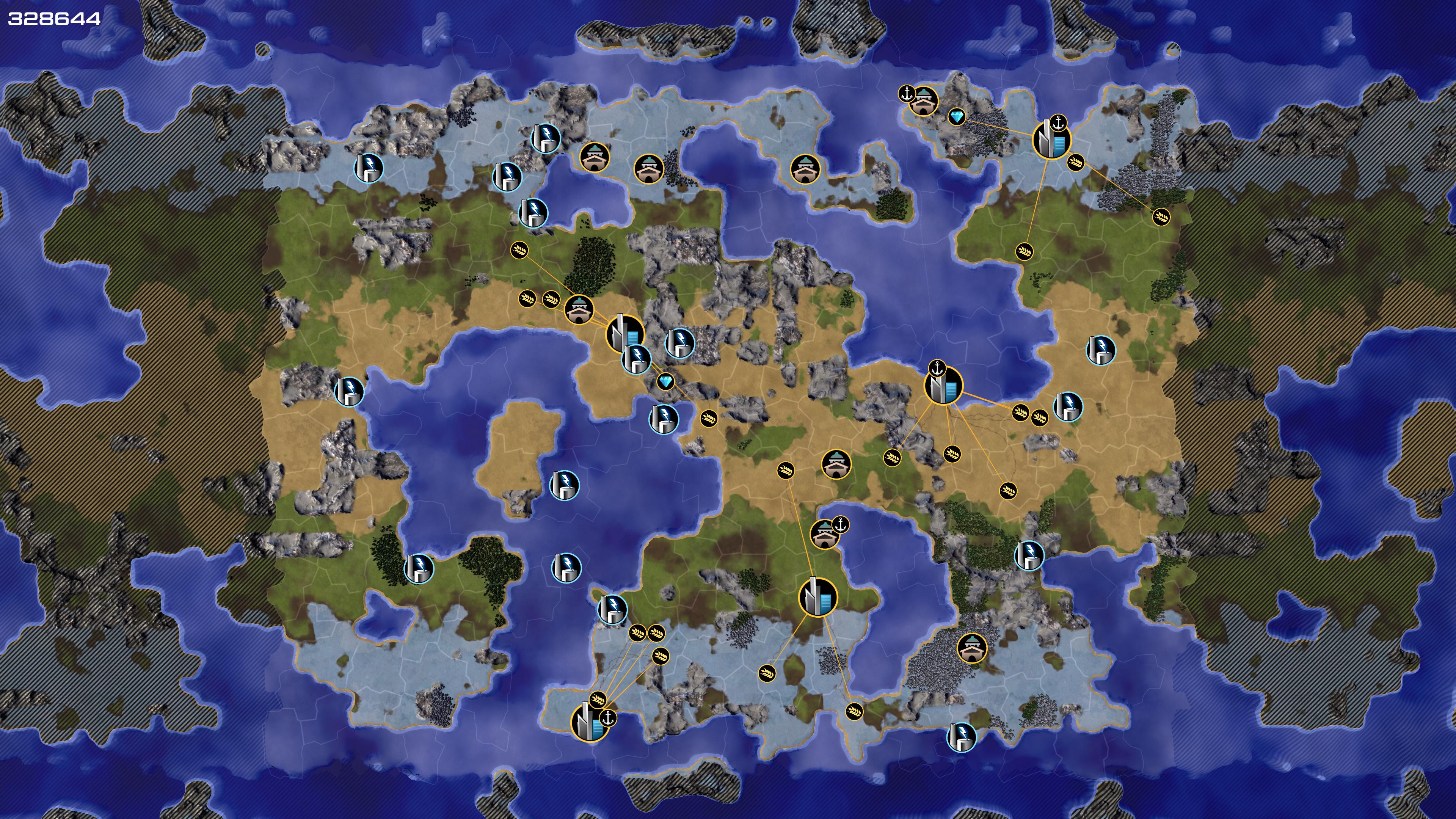Choose the city on the green southern peninsula
This screenshot has height=819, width=1456.
[817, 597]
